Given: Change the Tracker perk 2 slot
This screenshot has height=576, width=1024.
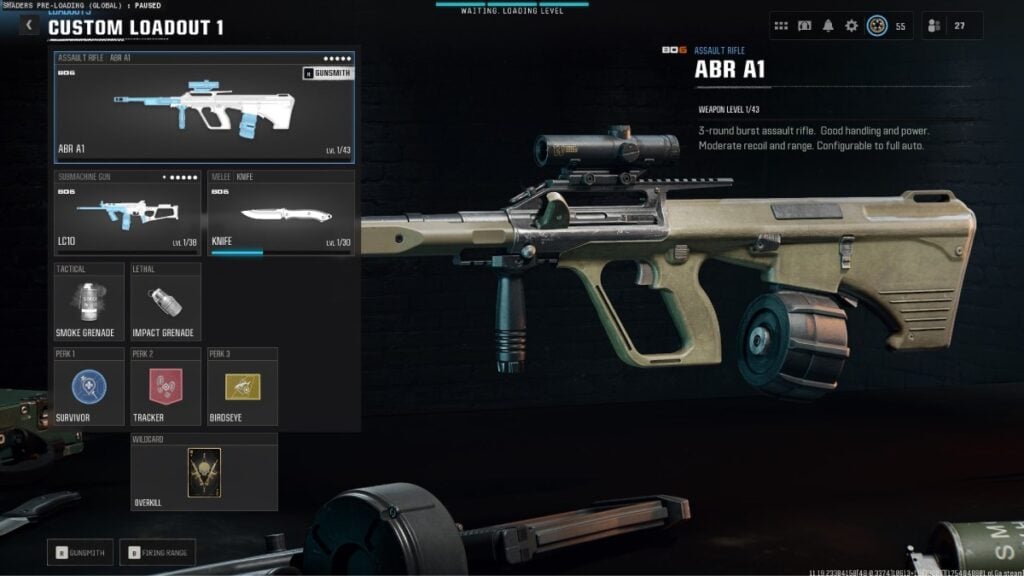Looking at the screenshot, I should click(x=165, y=387).
